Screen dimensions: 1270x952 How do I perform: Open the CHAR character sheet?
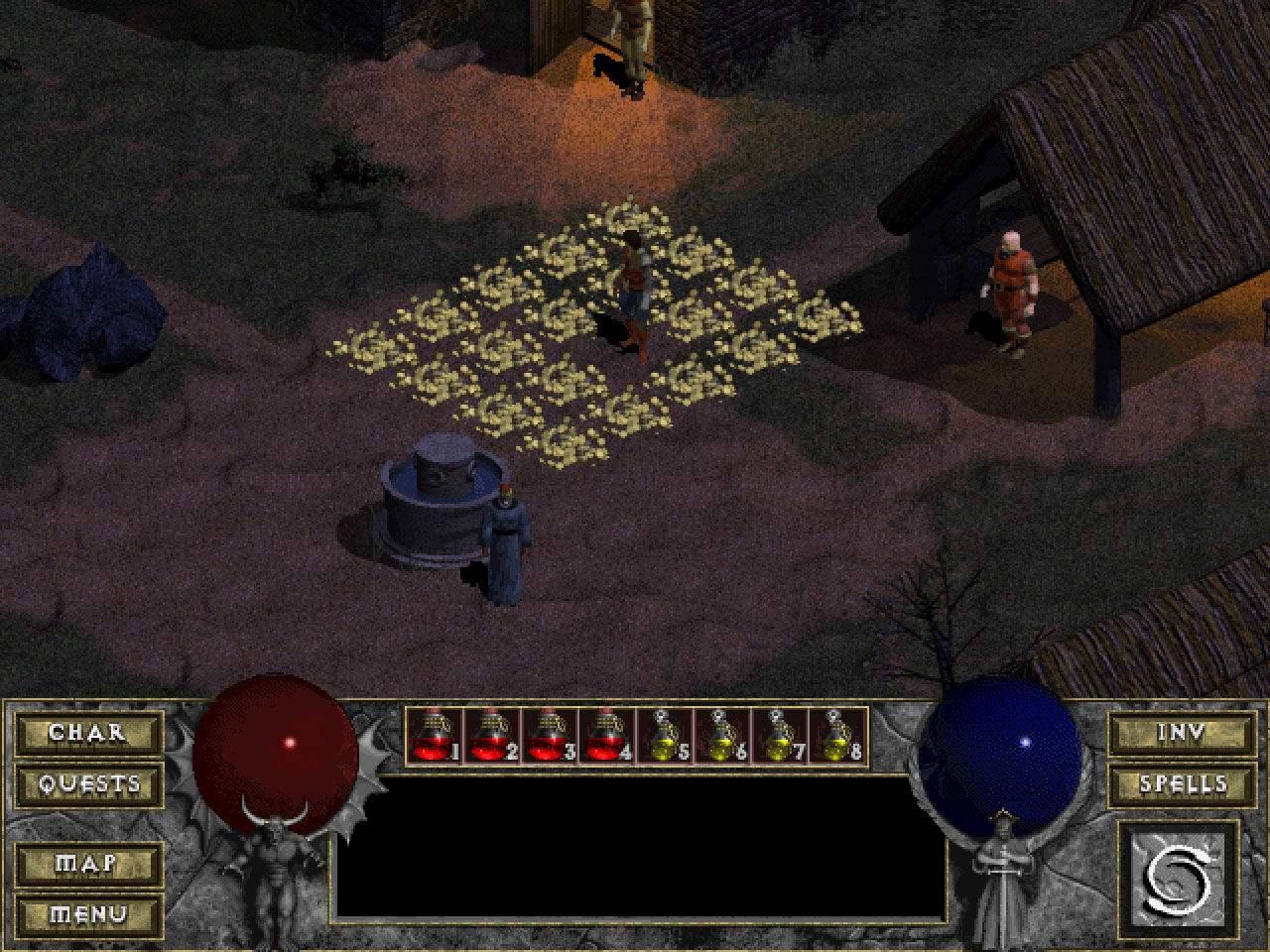(x=88, y=734)
